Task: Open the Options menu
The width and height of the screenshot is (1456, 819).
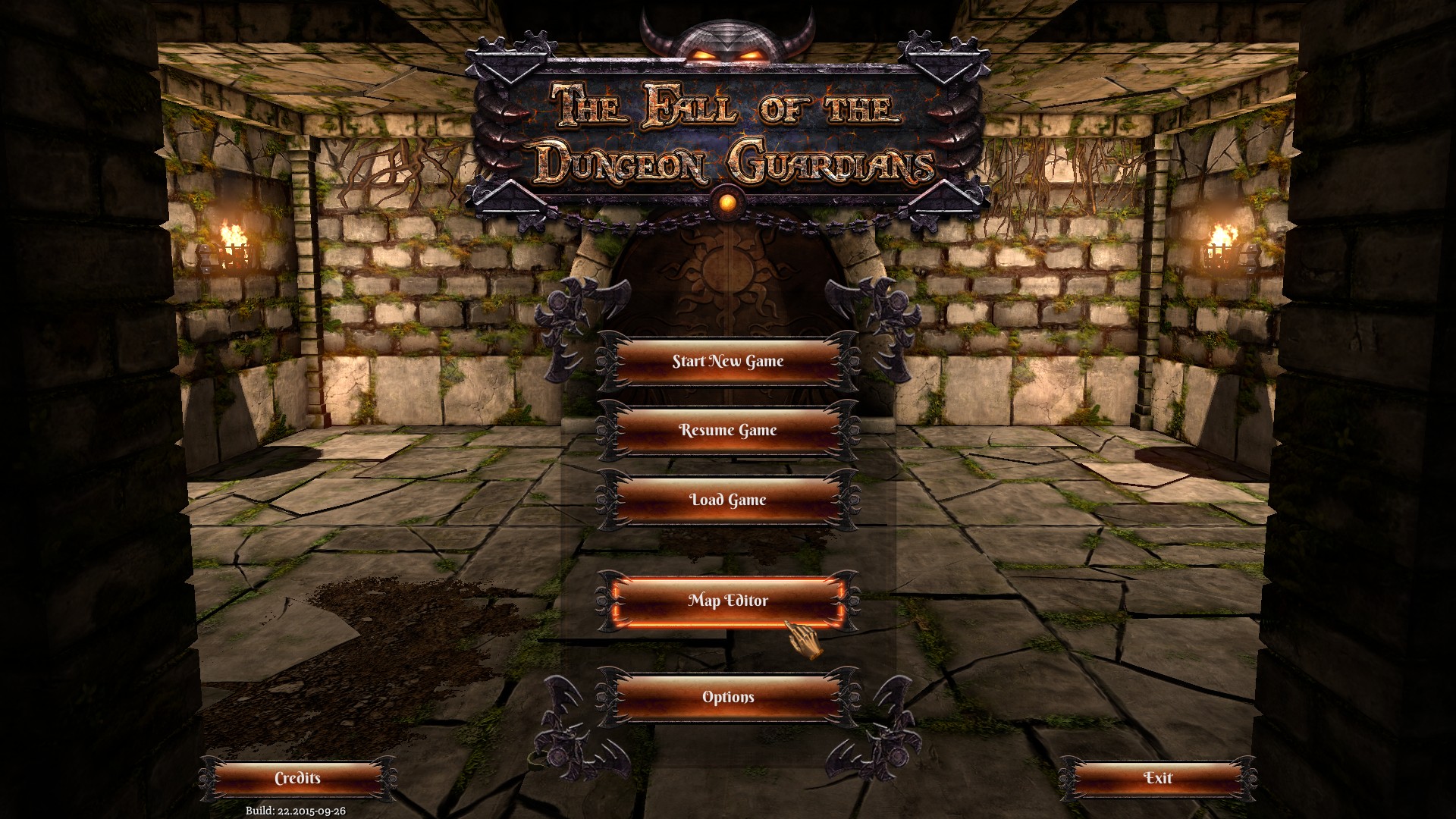Action: 727,695
